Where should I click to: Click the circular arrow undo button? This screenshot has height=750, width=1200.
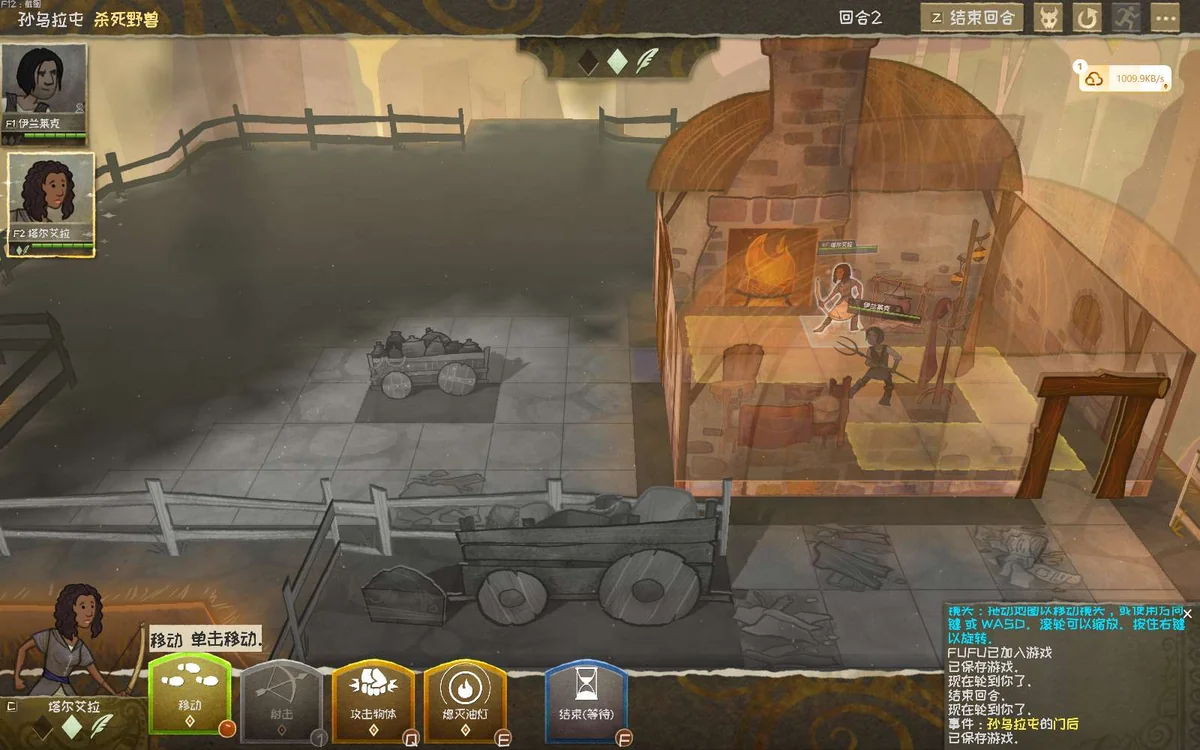1087,18
